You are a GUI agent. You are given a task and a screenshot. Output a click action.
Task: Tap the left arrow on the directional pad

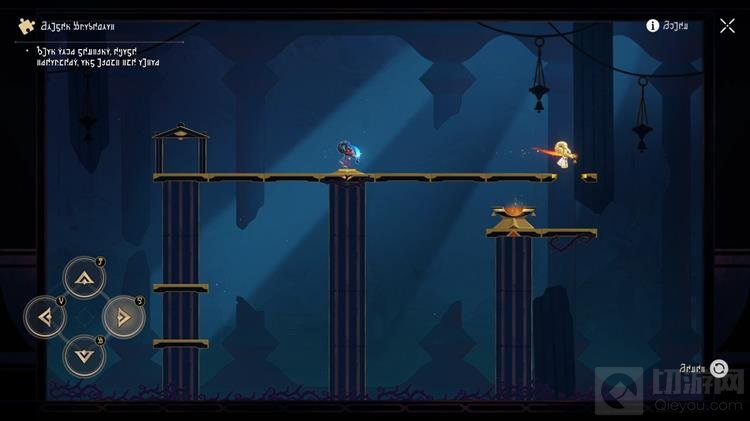[45, 317]
